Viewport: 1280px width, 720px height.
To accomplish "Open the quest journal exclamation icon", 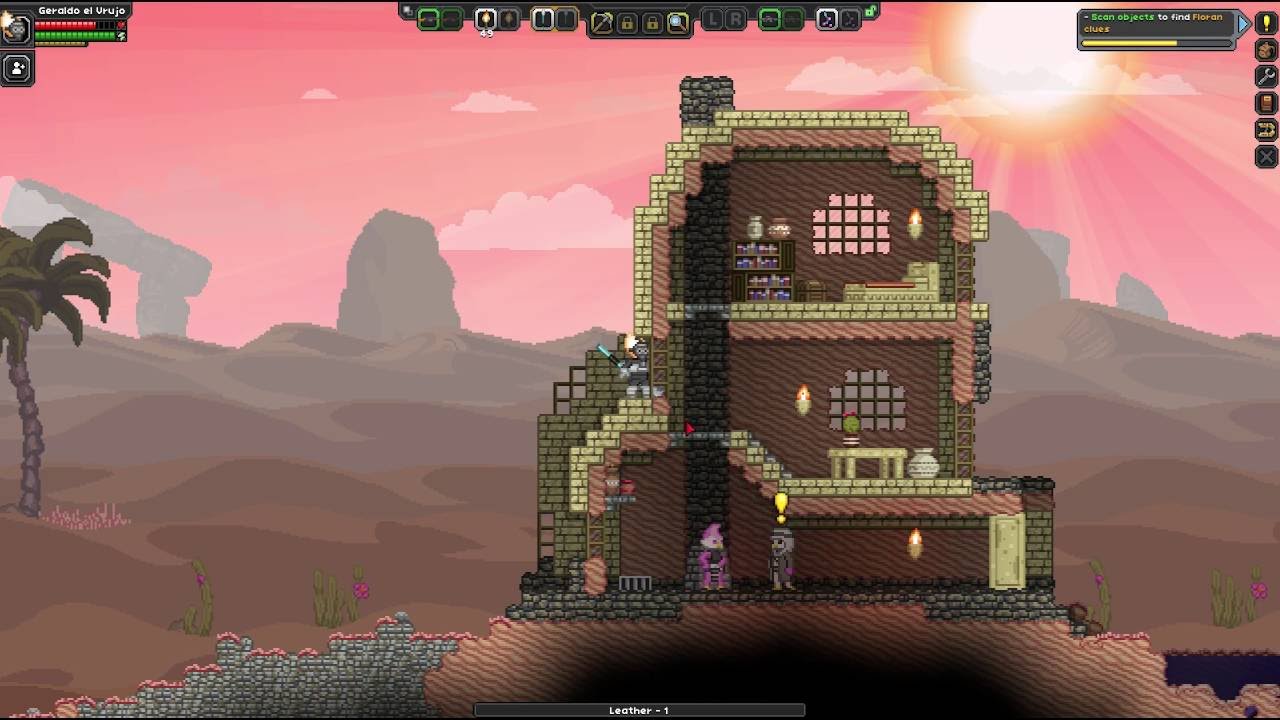I will pyautogui.click(x=1266, y=23).
